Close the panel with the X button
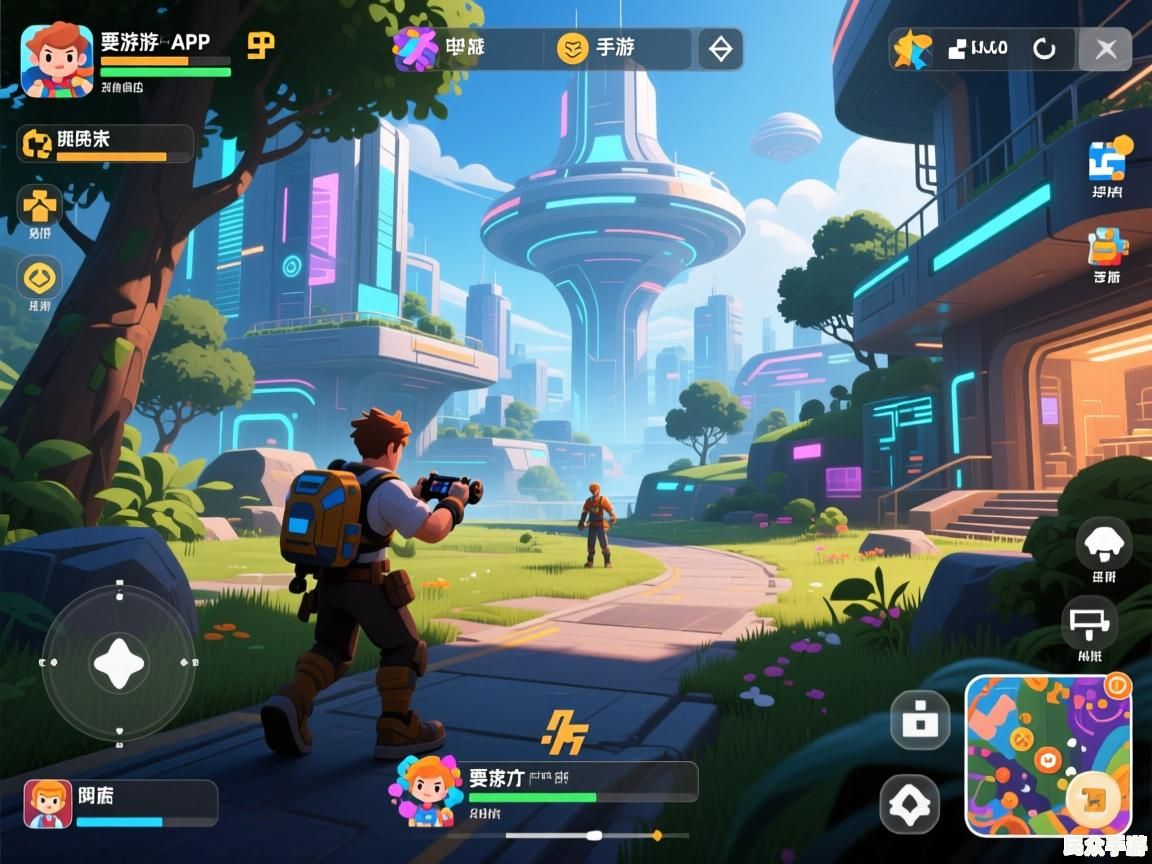Image resolution: width=1152 pixels, height=864 pixels. click(1105, 49)
